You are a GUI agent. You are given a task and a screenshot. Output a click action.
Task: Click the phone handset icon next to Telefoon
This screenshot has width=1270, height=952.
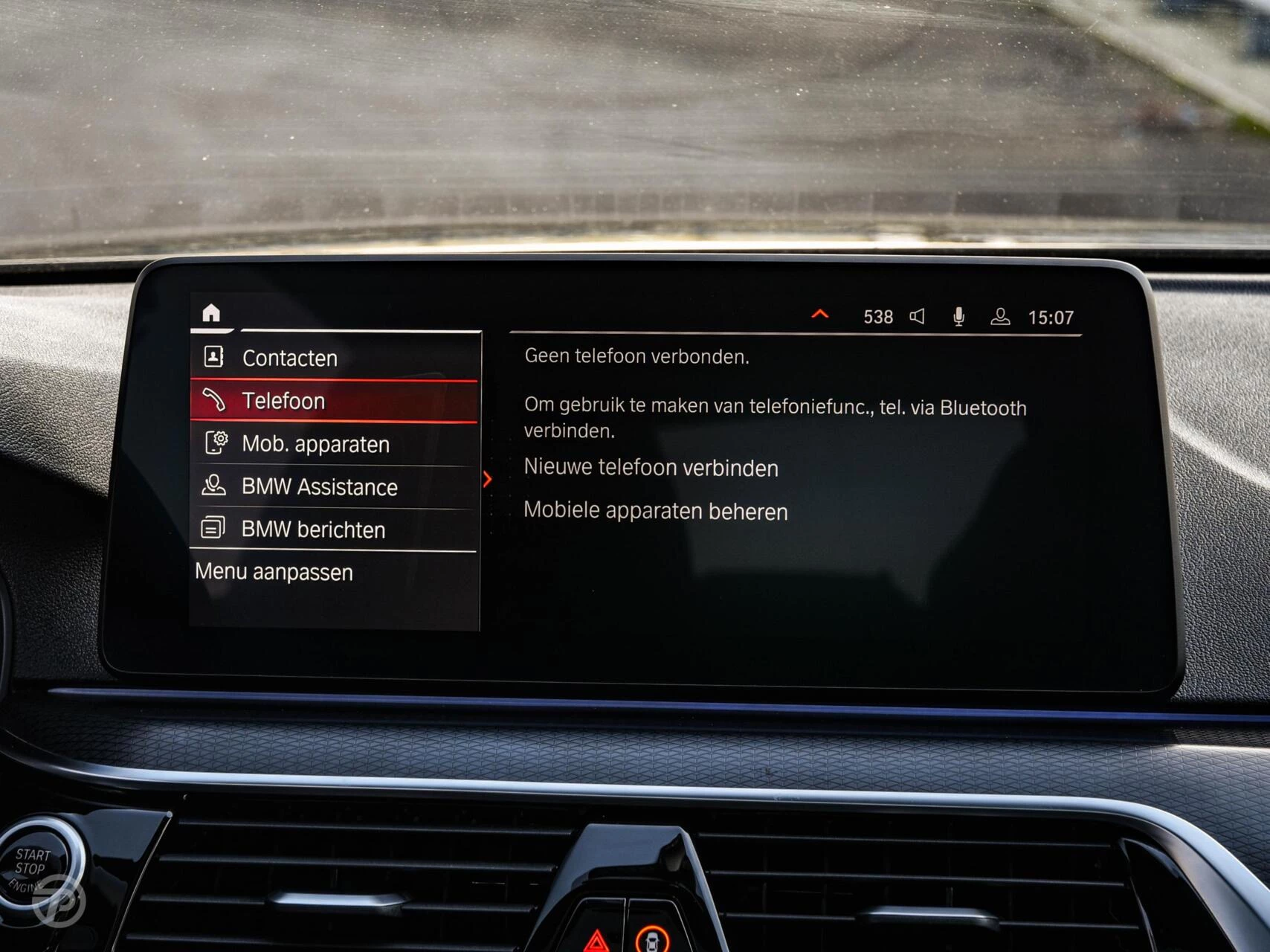point(216,401)
